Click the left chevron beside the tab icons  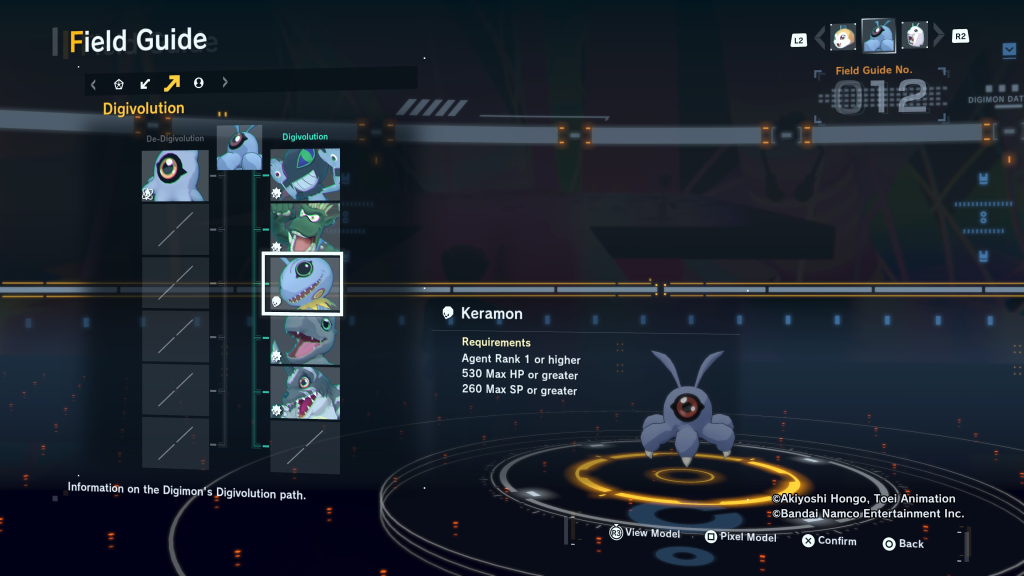[x=93, y=84]
